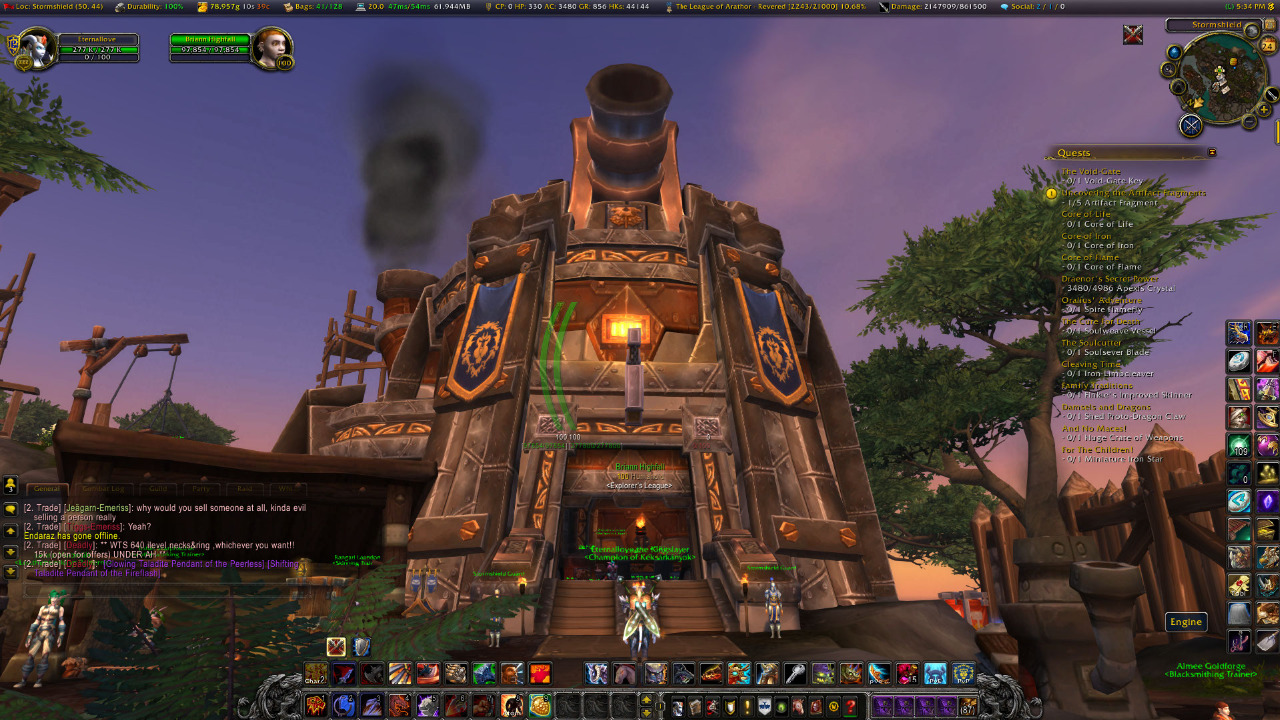This screenshot has width=1280, height=720.
Task: Open the Raid chat tab
Action: point(244,489)
